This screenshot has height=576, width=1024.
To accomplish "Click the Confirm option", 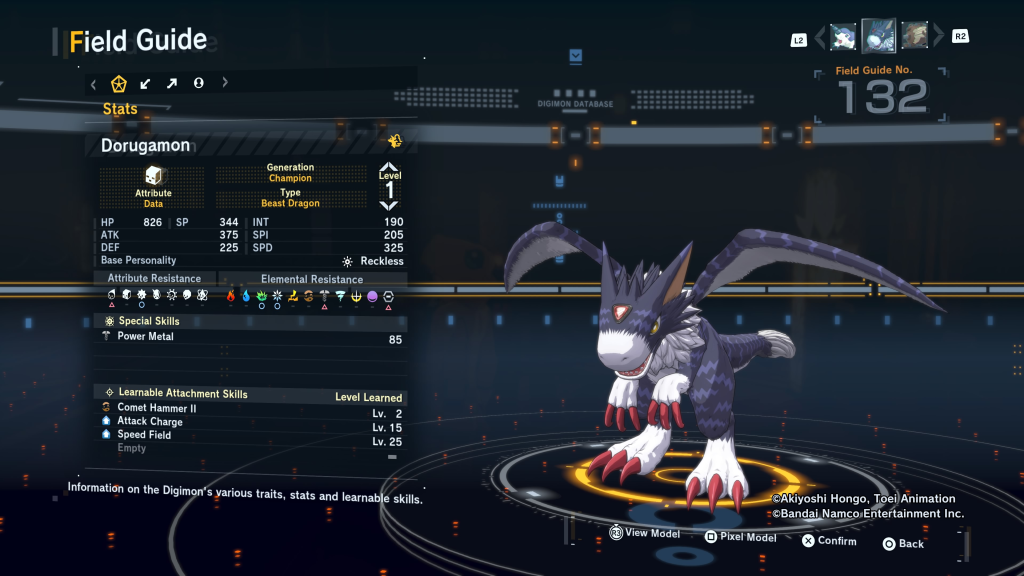I will [829, 541].
